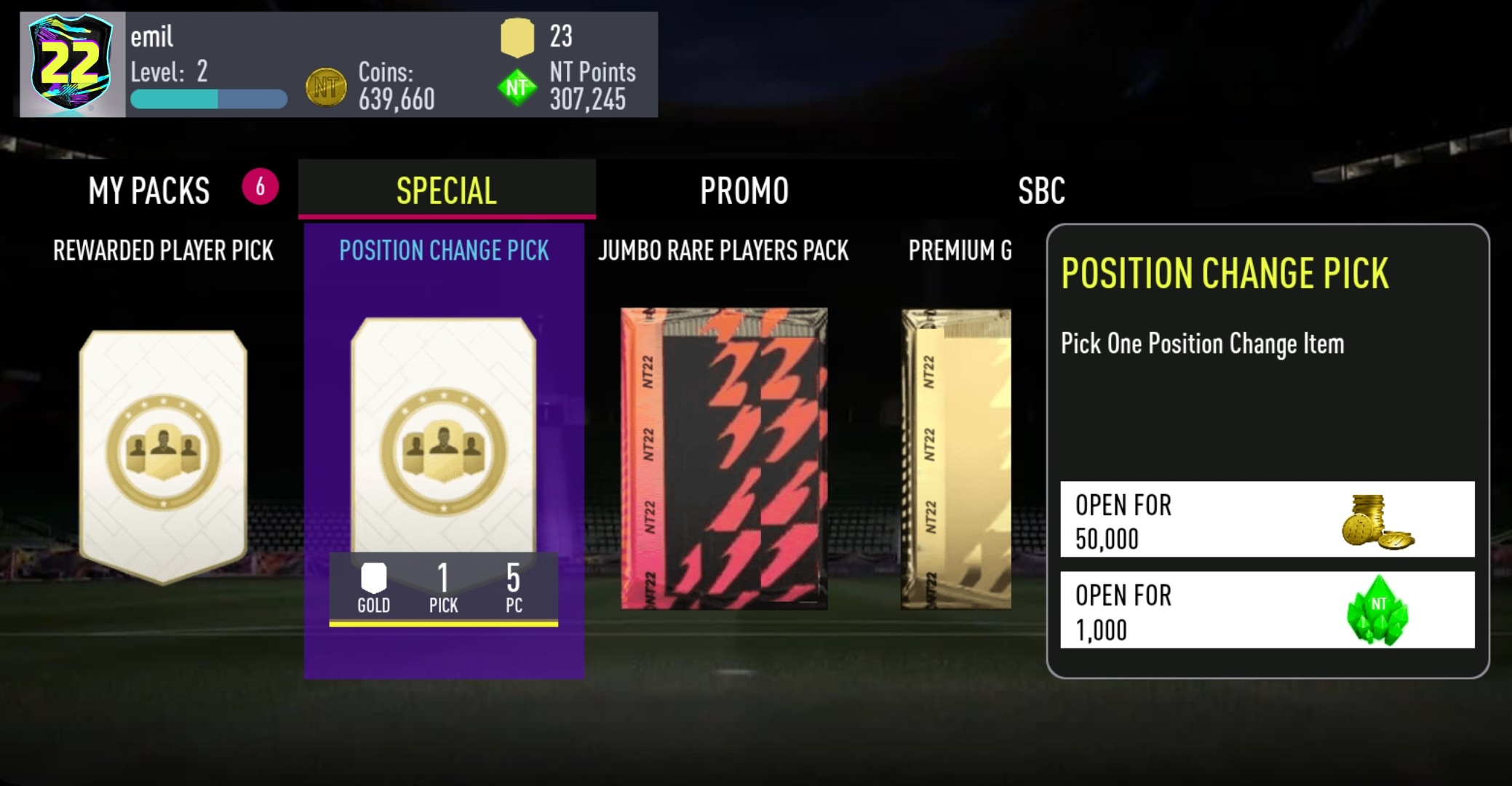Select the Rewarded Player Pick card

click(163, 456)
